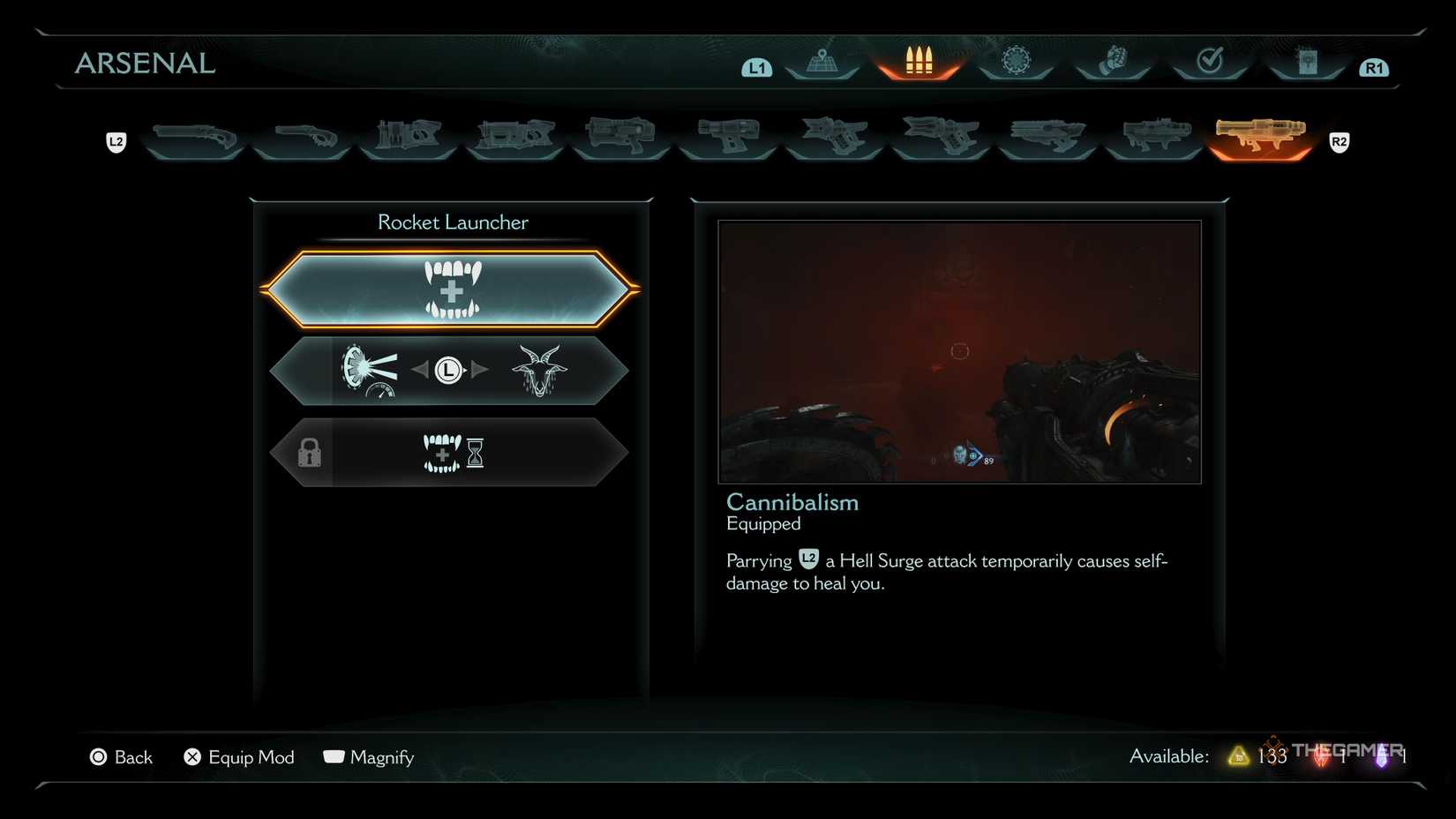This screenshot has width=1456, height=819.
Task: Select the short-barreled Super Shotgun weapon tab
Action: click(x=303, y=139)
